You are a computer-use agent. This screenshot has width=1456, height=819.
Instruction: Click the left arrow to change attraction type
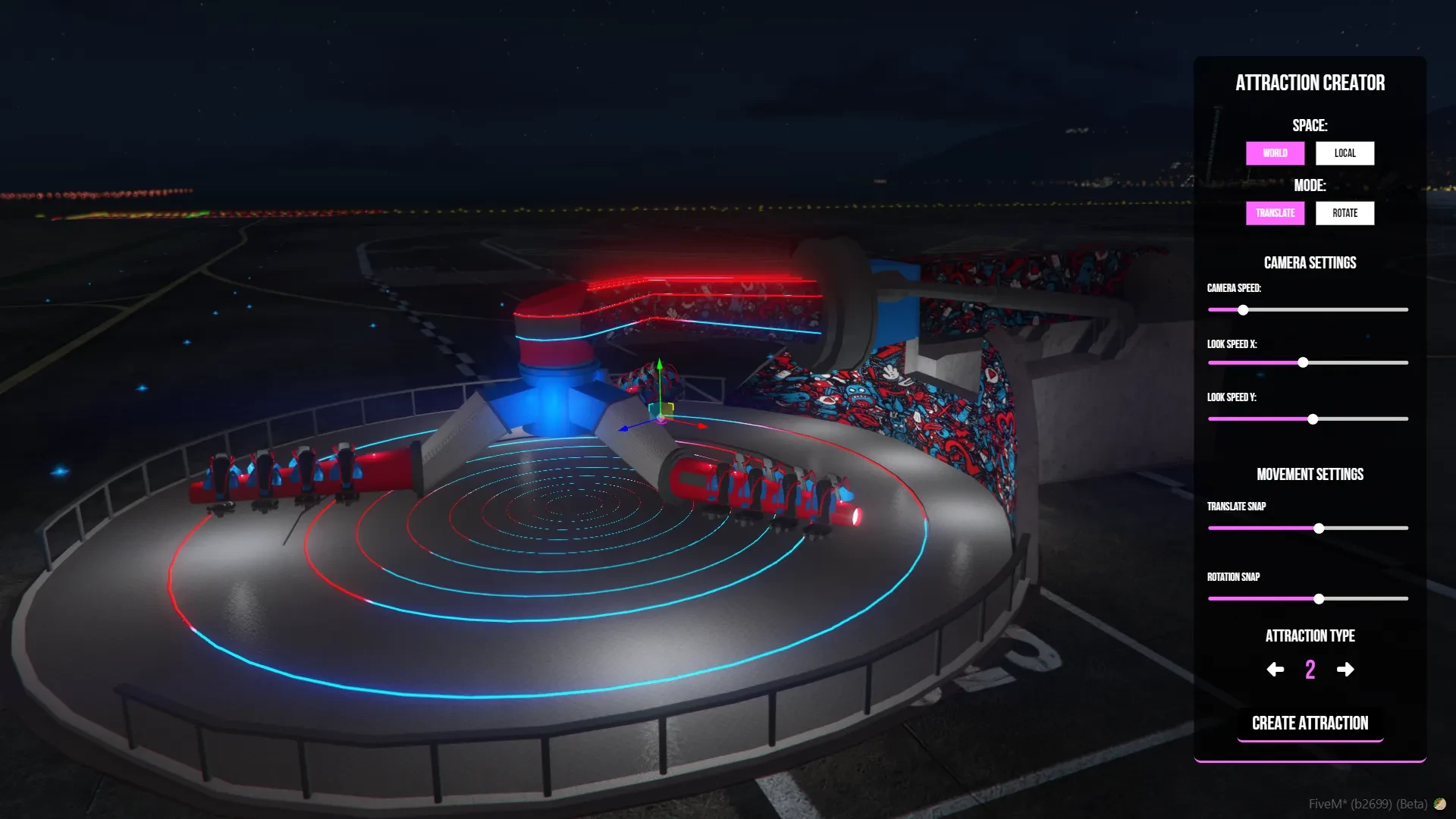(1275, 670)
